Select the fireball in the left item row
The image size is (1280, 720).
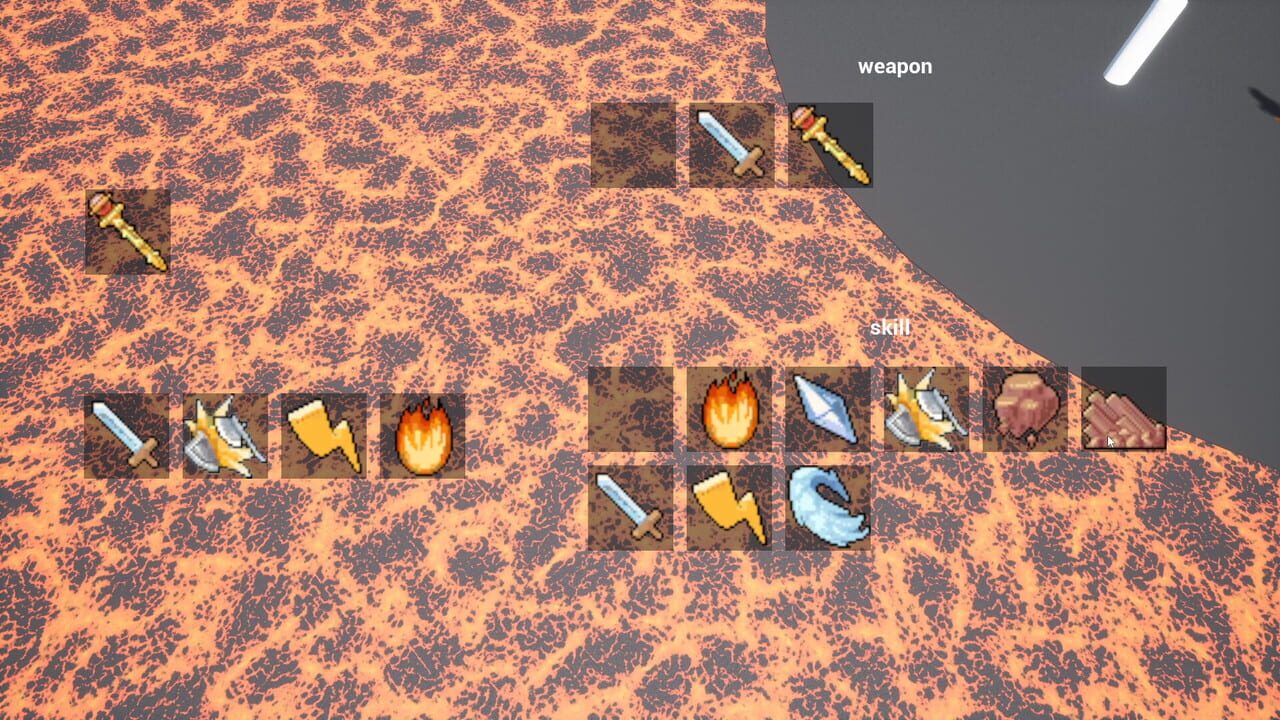421,433
